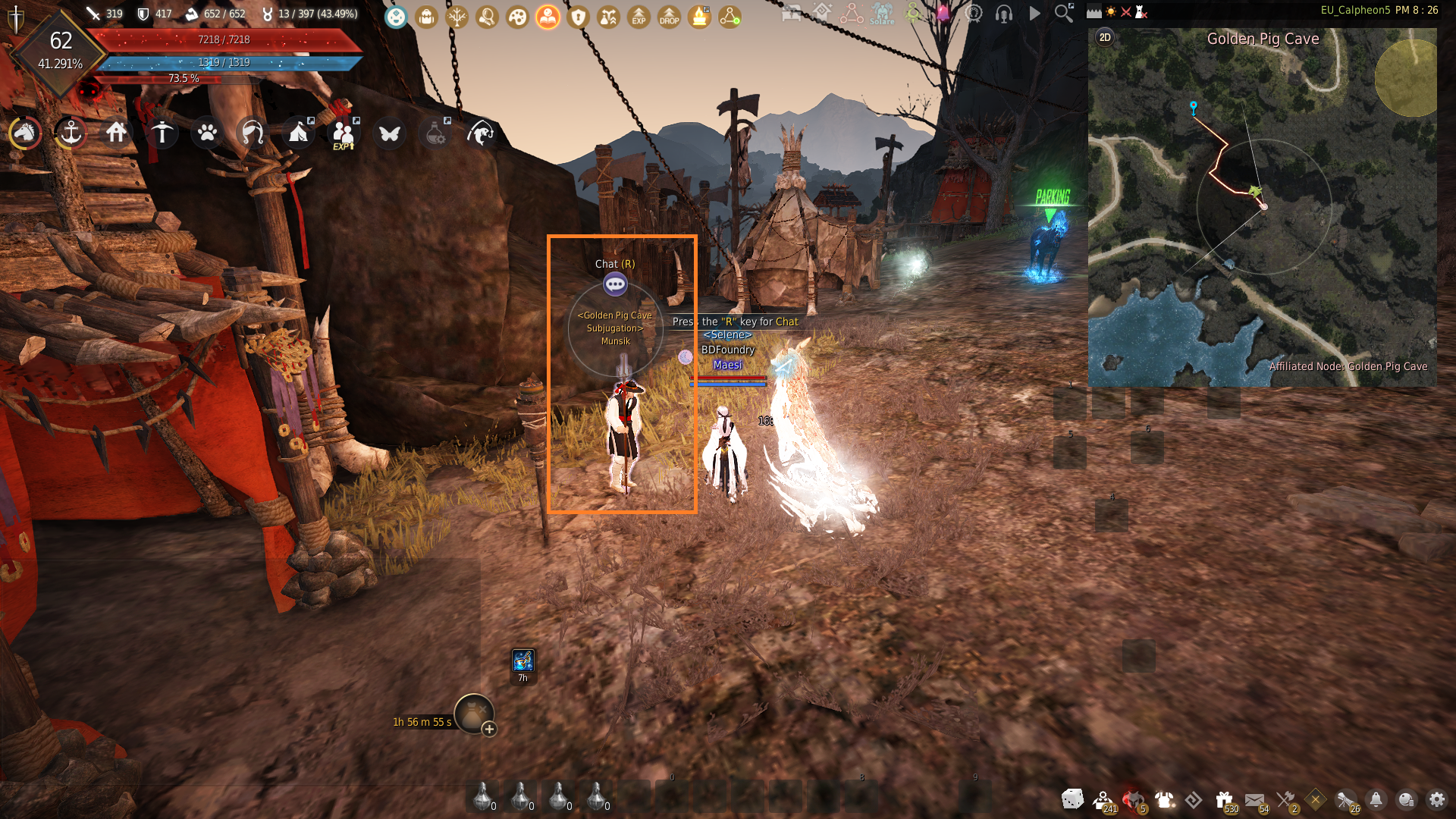Expand the party EXP icon pop-out arrow
Image resolution: width=1456 pixels, height=819 pixels.
pyautogui.click(x=356, y=121)
